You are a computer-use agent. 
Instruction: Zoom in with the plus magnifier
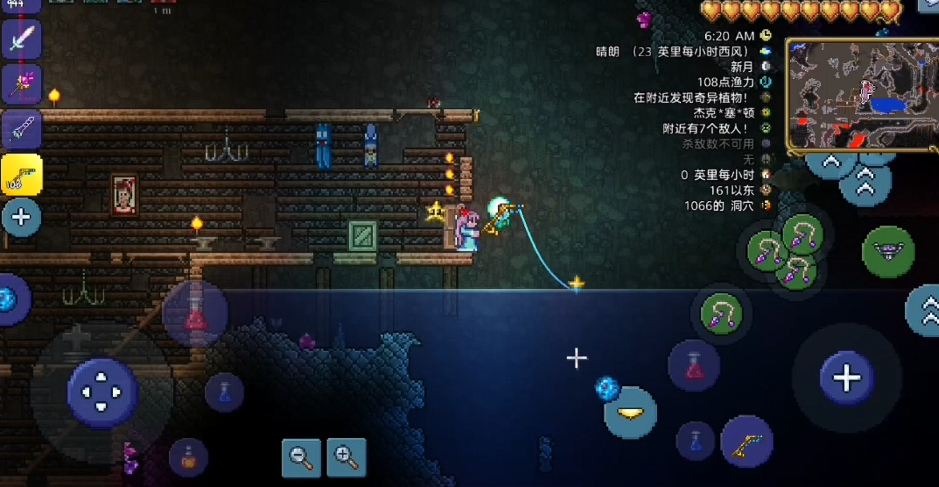coord(346,457)
